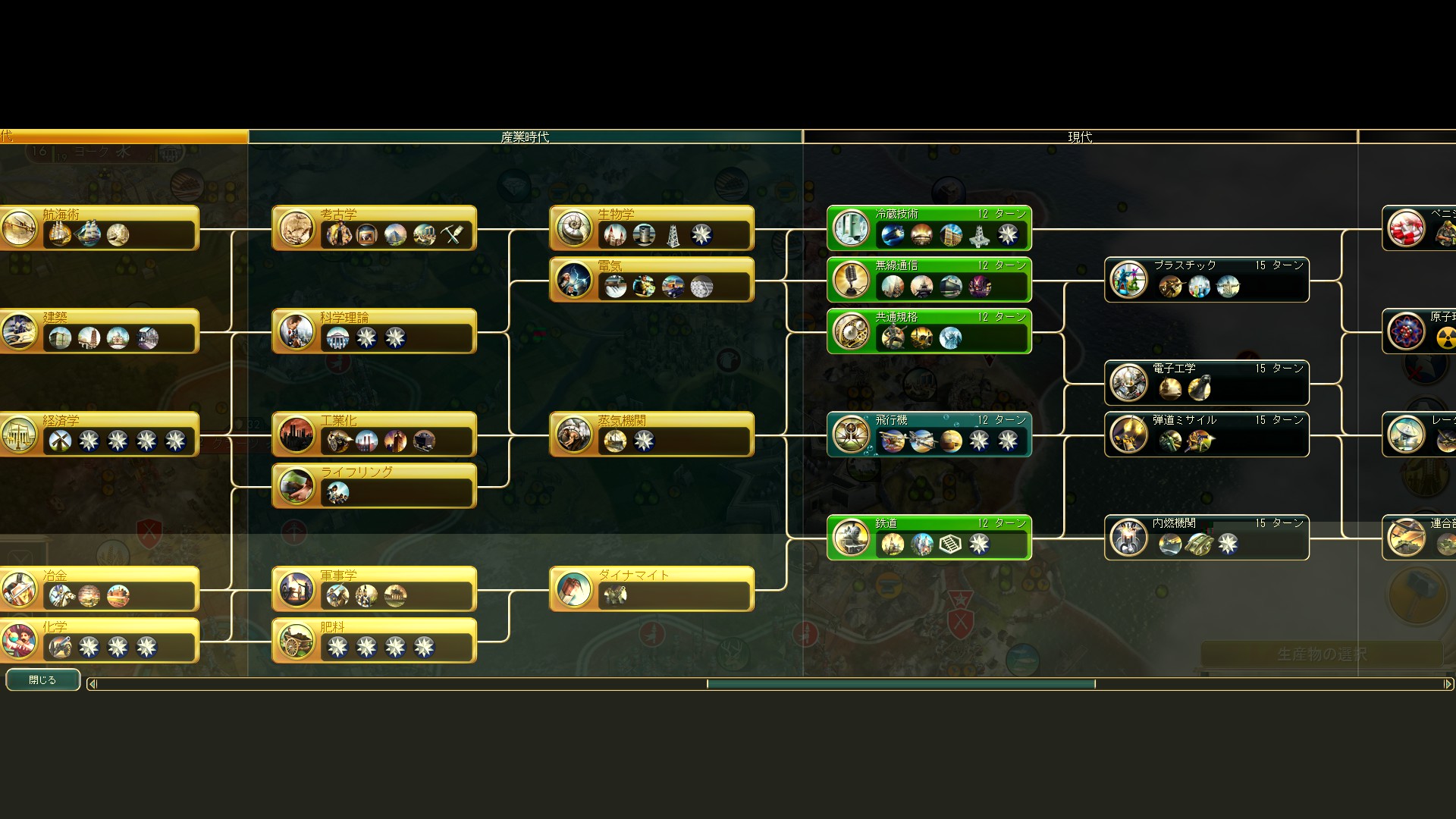This screenshot has width=1456, height=819.
Task: Choose the 共通規格 technology box
Action: pyautogui.click(x=929, y=331)
